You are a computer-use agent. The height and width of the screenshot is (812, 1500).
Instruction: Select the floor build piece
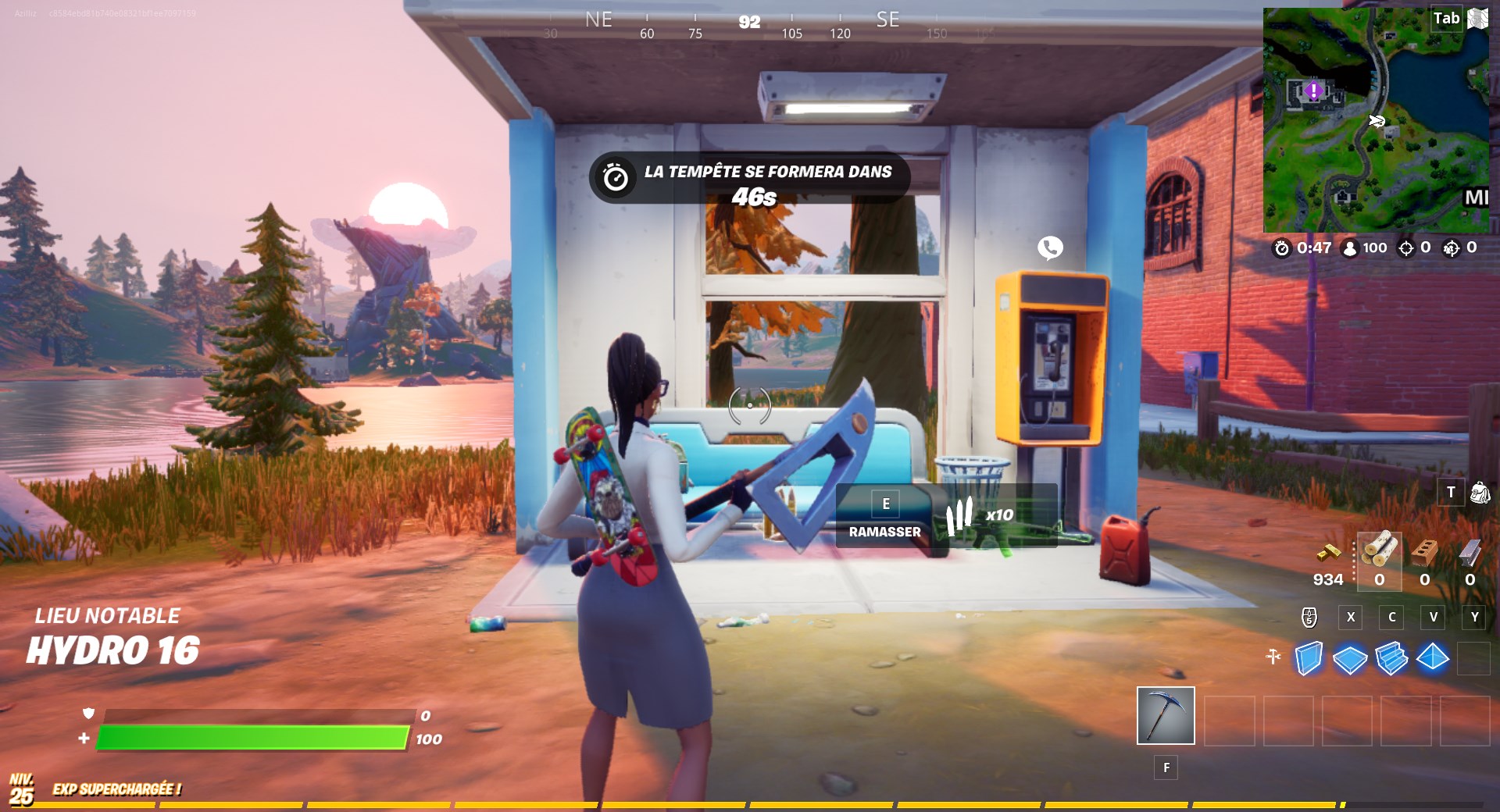[1349, 658]
